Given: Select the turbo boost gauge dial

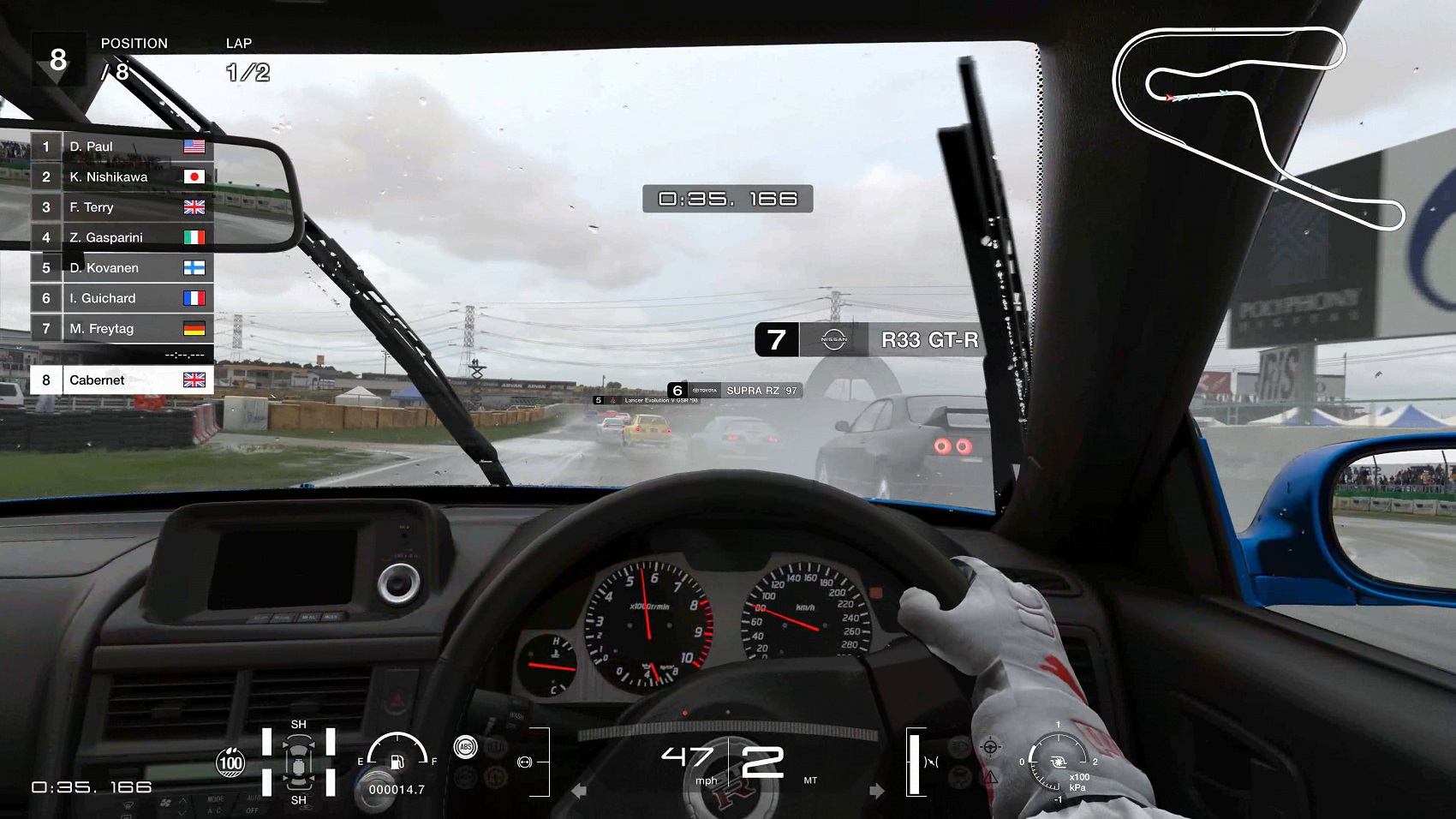Looking at the screenshot, I should pos(1058,762).
